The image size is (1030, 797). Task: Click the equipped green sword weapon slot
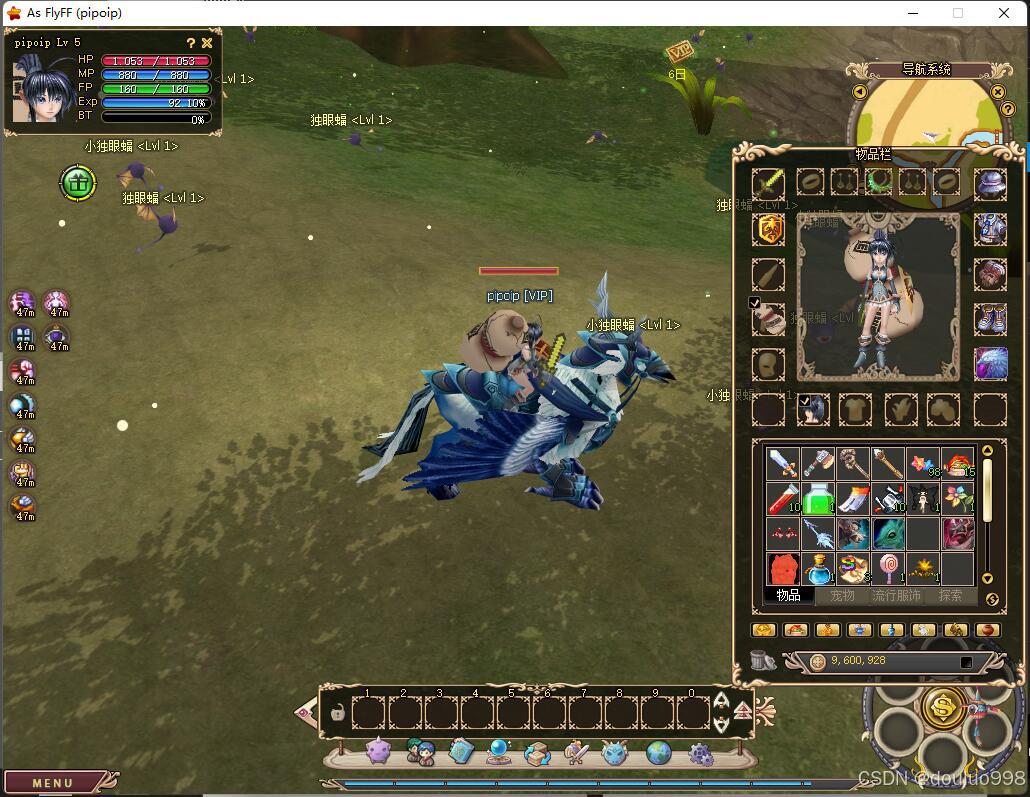[x=768, y=182]
